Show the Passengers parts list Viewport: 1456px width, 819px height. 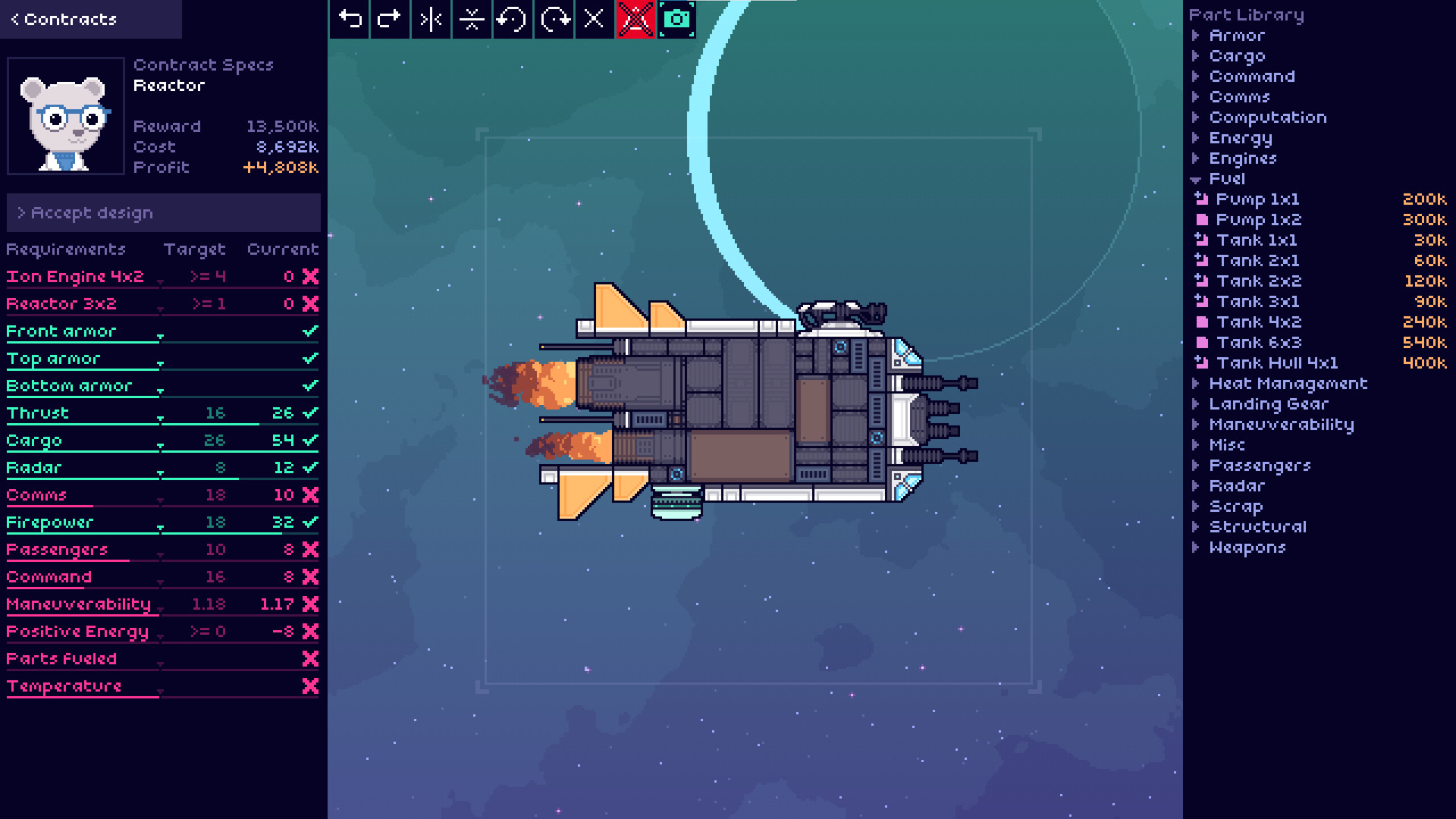(x=1259, y=466)
